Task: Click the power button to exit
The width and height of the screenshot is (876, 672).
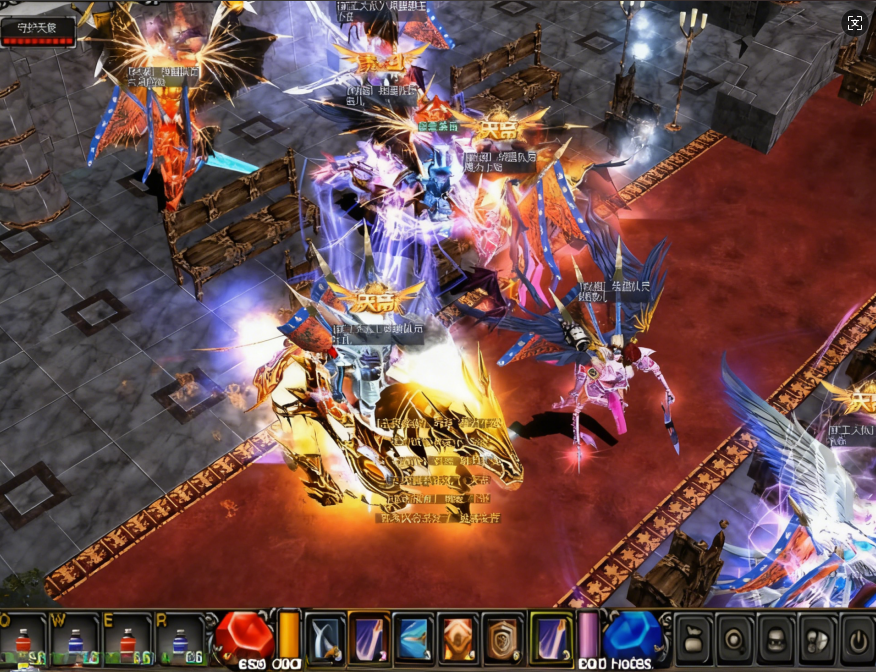Action: [x=857, y=638]
